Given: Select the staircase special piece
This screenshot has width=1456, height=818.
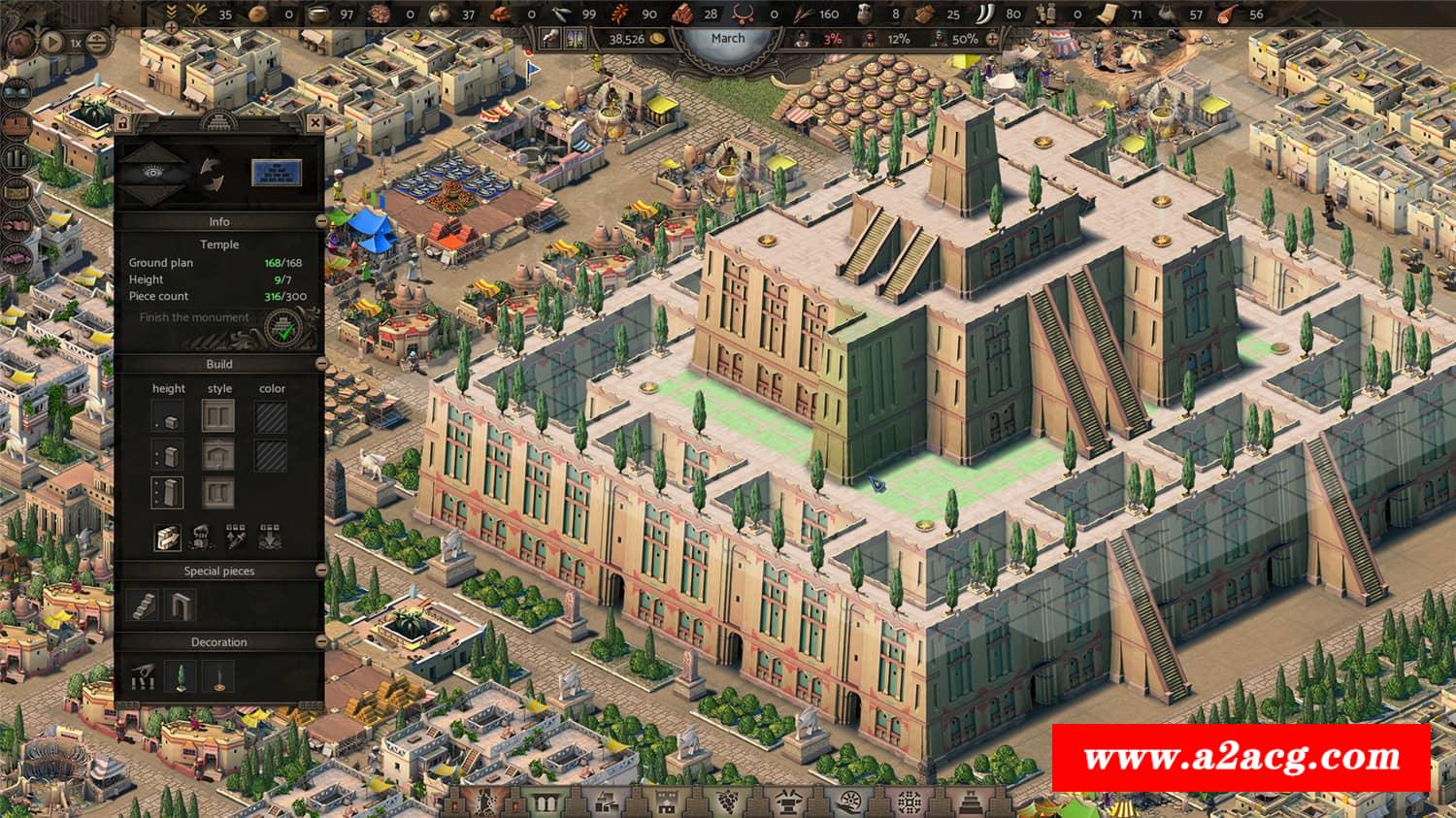Looking at the screenshot, I should 144,605.
